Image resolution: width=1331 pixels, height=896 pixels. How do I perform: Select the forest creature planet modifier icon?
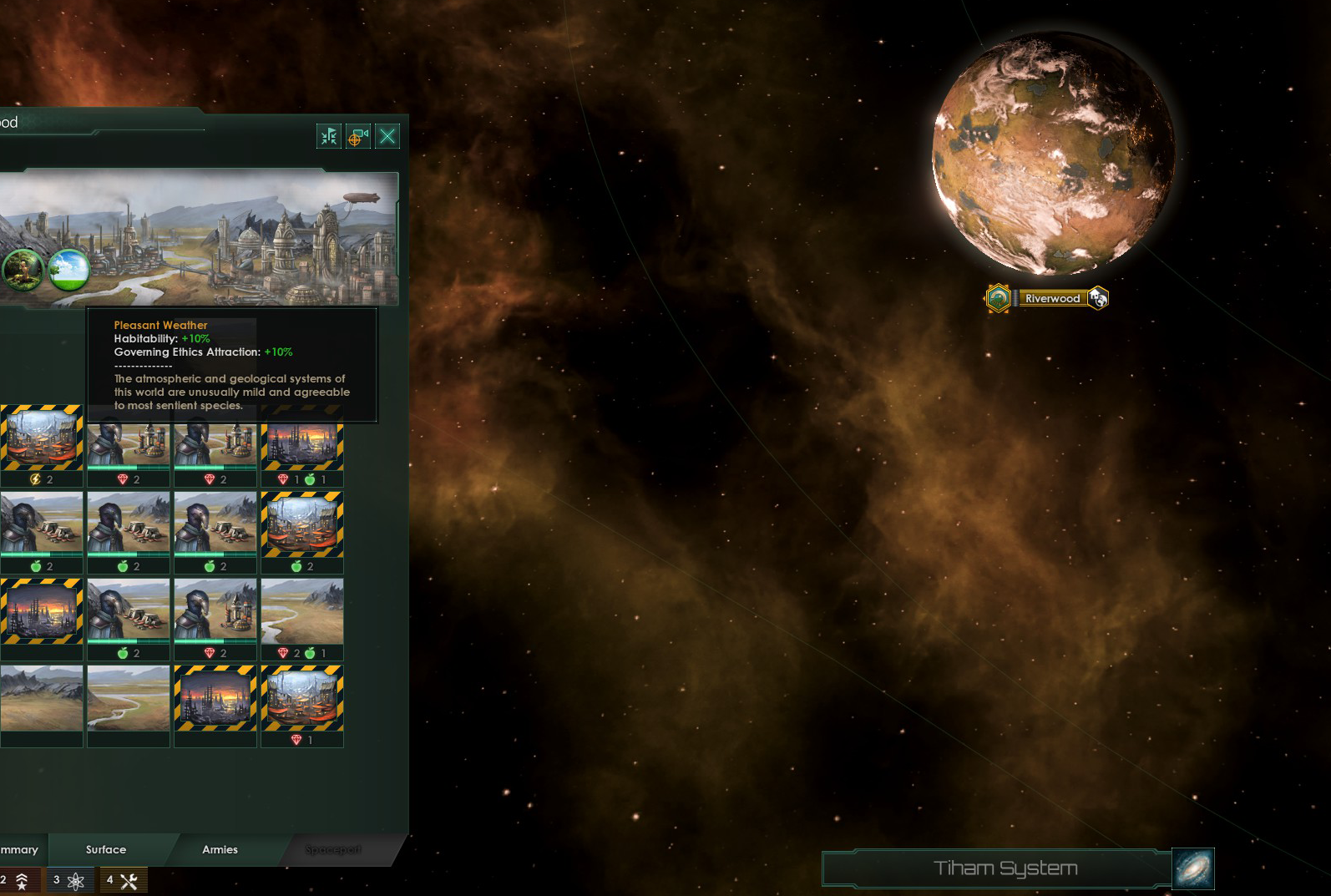point(23,269)
